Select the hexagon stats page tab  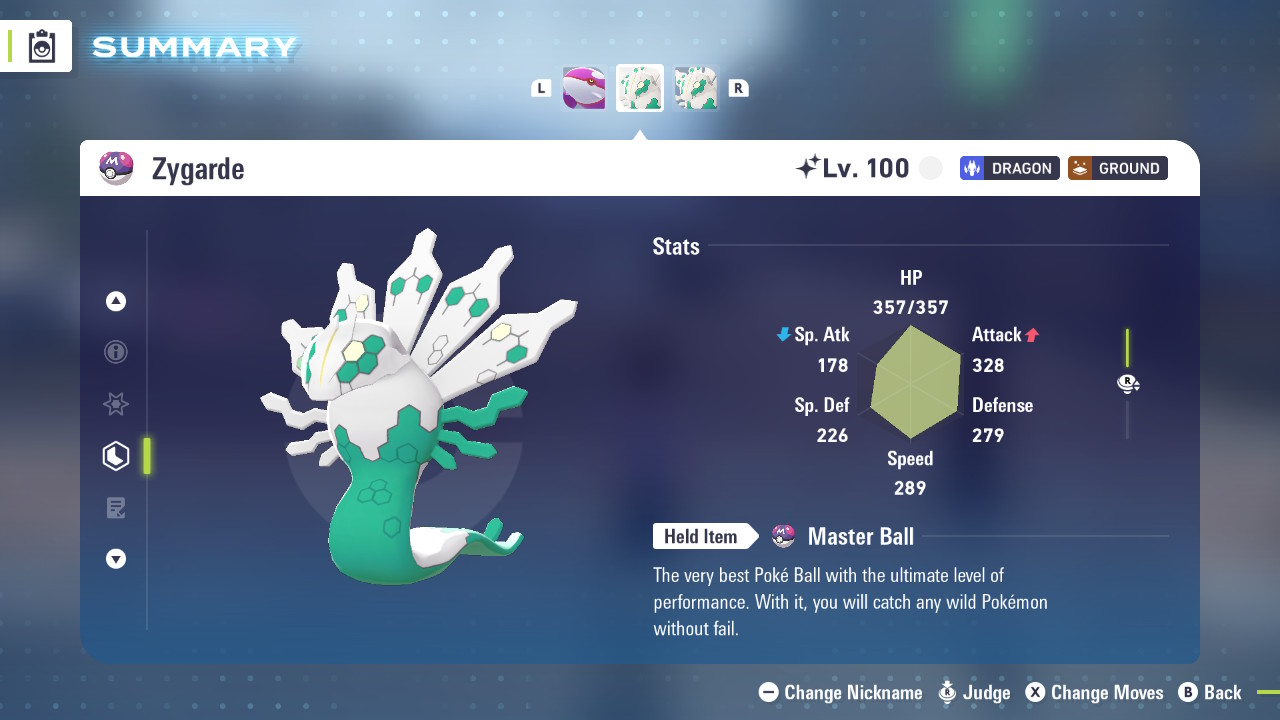[116, 456]
